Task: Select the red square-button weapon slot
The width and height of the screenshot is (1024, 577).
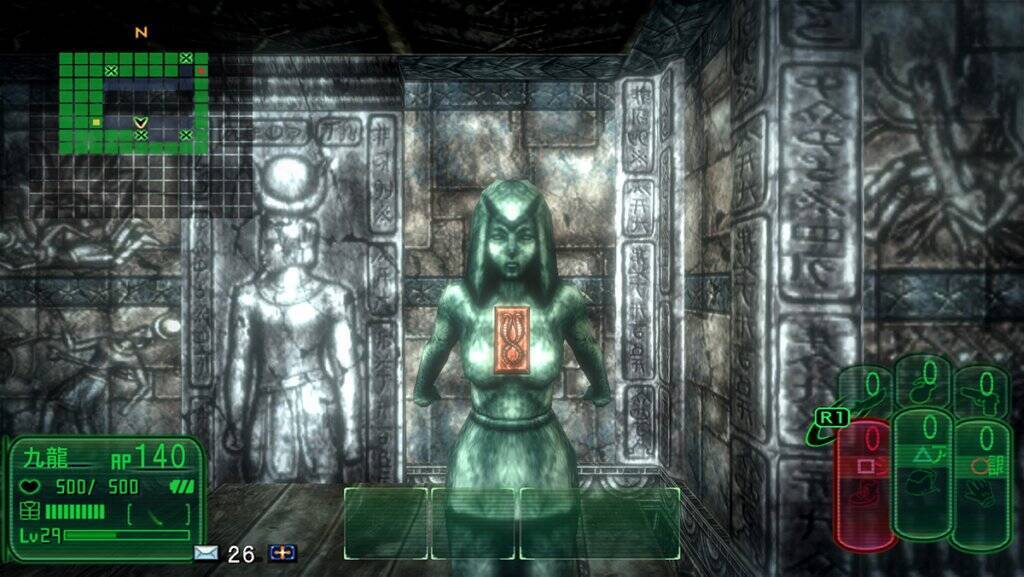Action: 864,484
